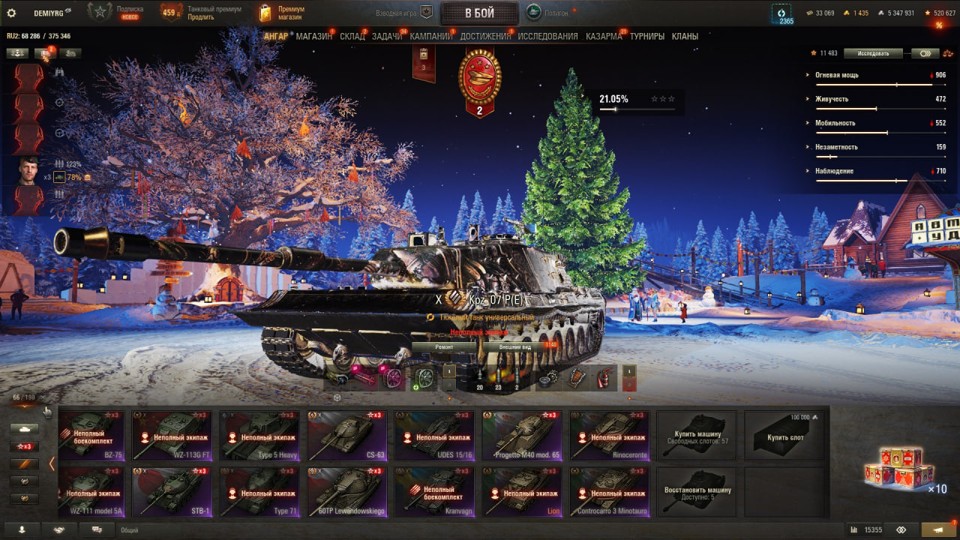Switch to the КАЗАРМА tab

click(x=604, y=36)
